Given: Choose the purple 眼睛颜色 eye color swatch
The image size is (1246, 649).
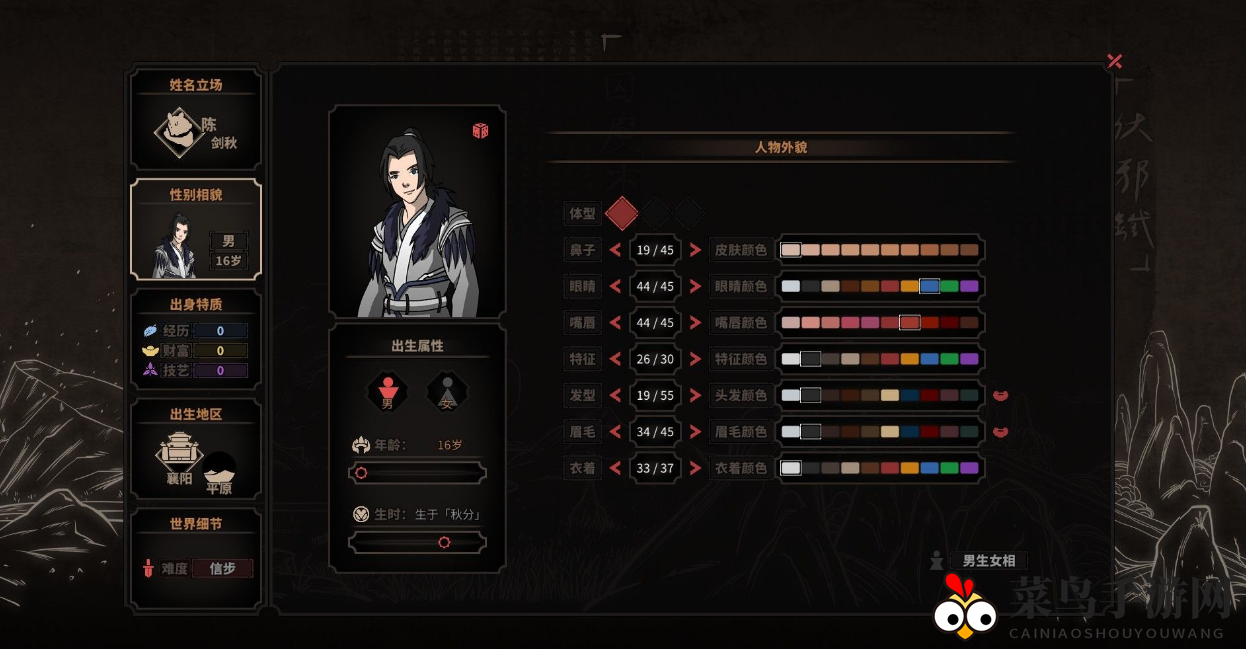Looking at the screenshot, I should (x=969, y=287).
